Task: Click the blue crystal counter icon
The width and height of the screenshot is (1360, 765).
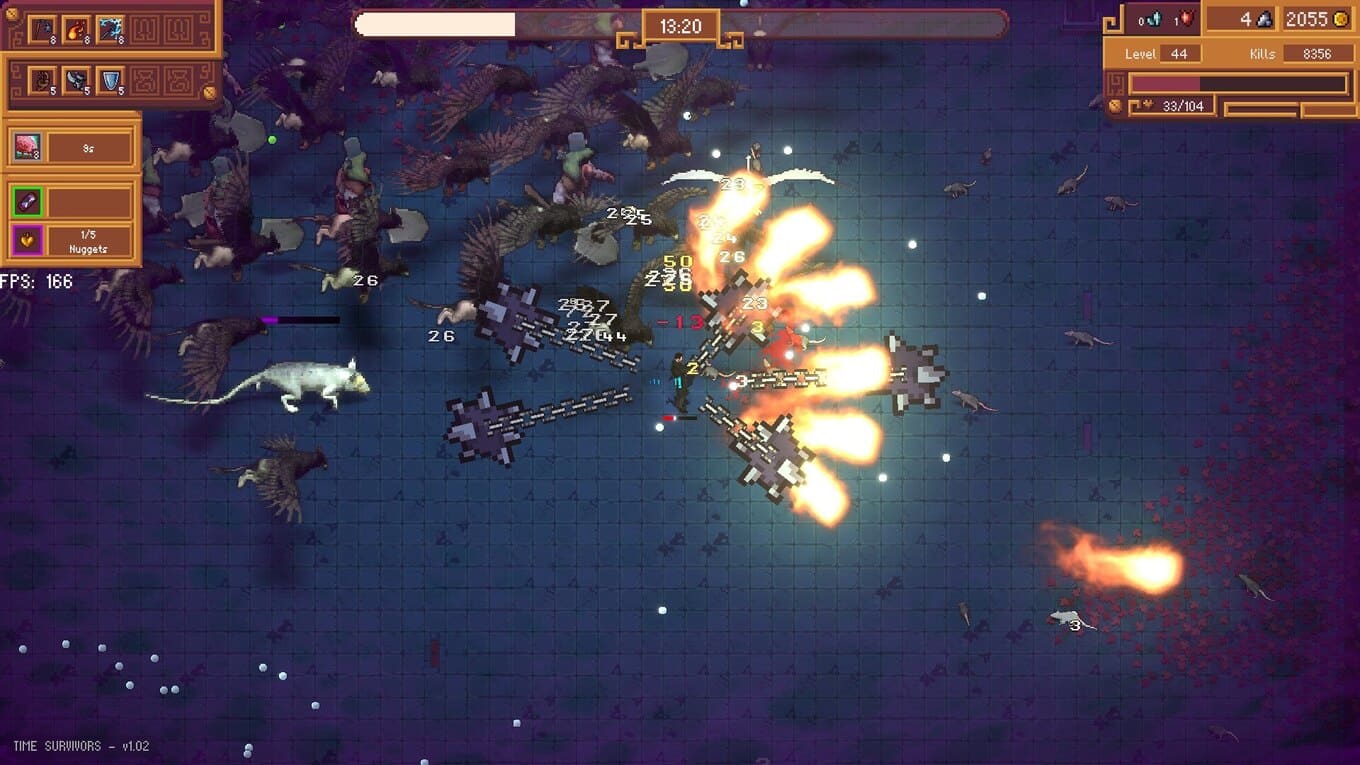Action: 1153,18
